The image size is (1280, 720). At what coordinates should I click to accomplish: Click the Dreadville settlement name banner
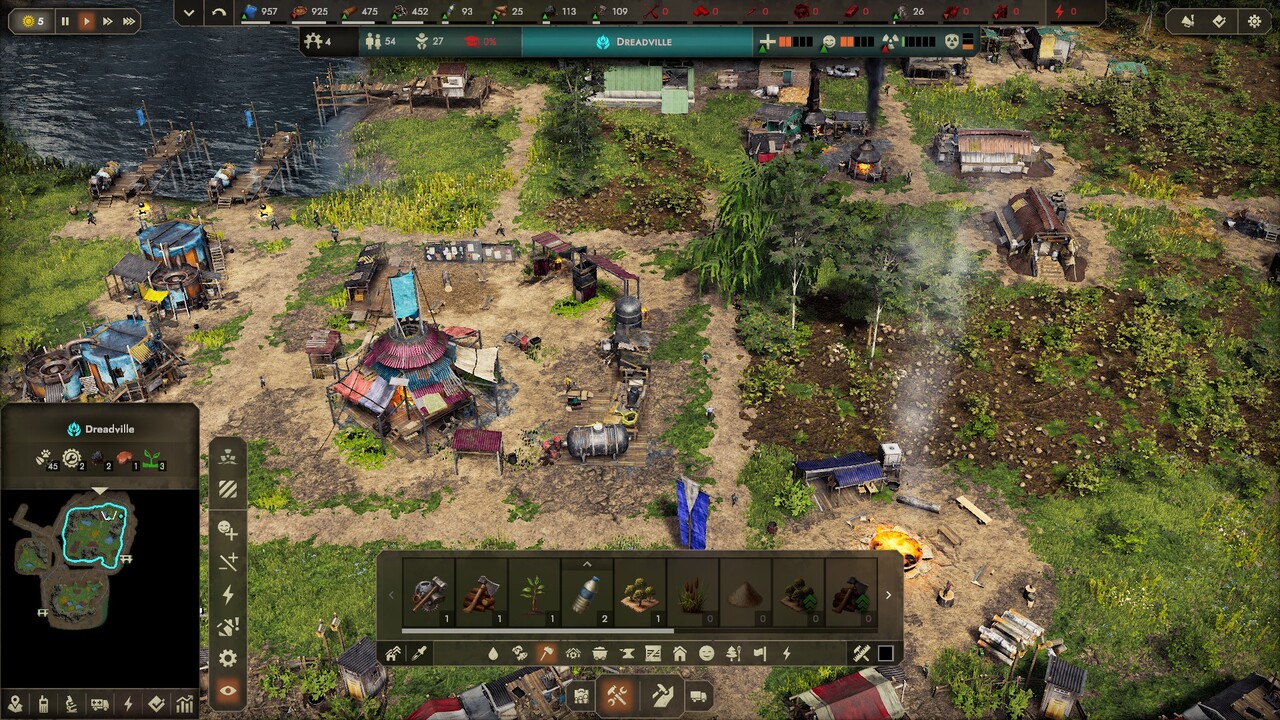[x=636, y=42]
